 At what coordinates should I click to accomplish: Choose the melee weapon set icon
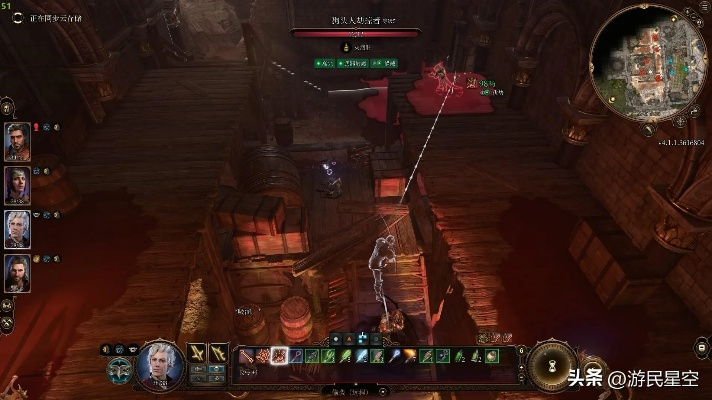(x=197, y=353)
